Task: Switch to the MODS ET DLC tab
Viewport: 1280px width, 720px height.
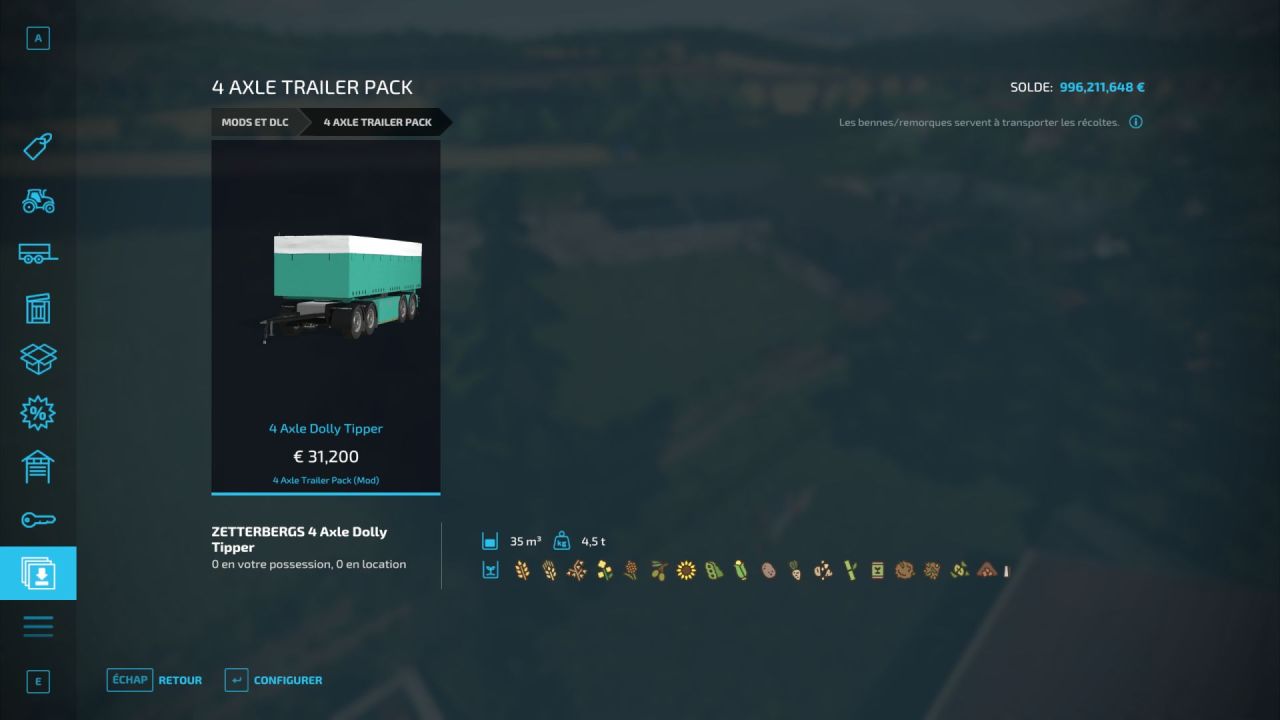Action: tap(254, 122)
